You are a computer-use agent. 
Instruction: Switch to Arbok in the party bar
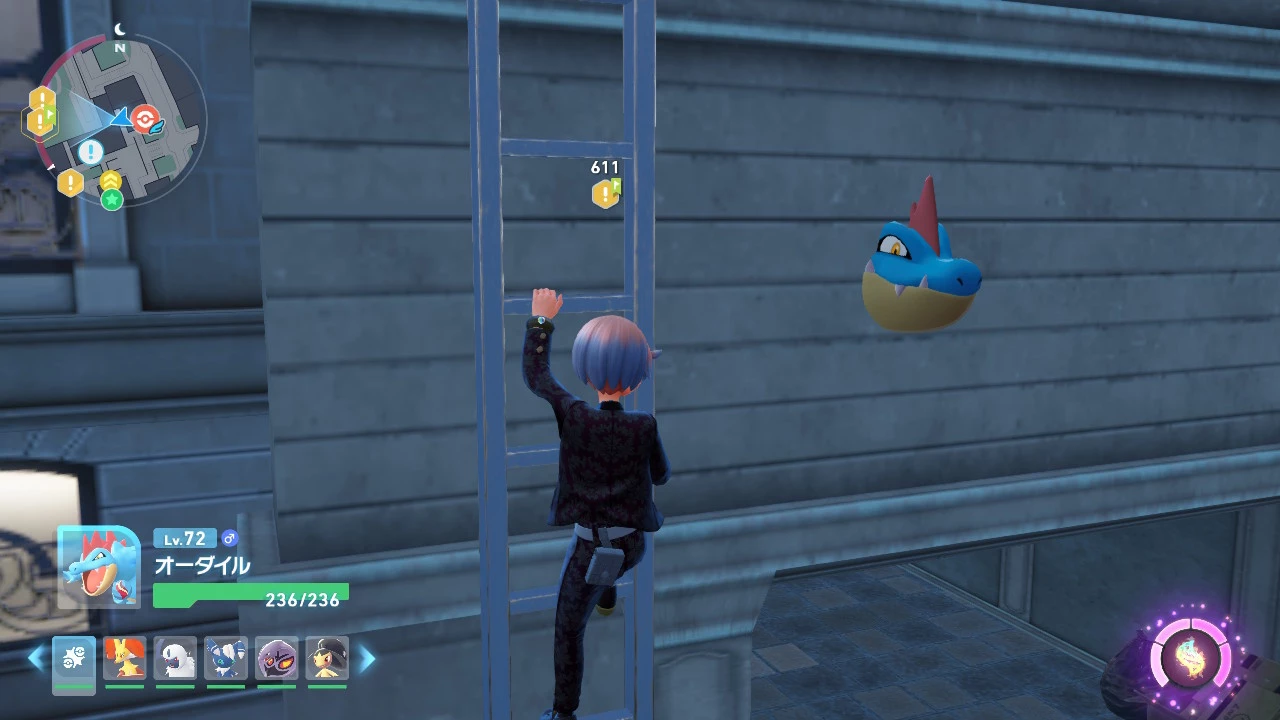(x=276, y=659)
